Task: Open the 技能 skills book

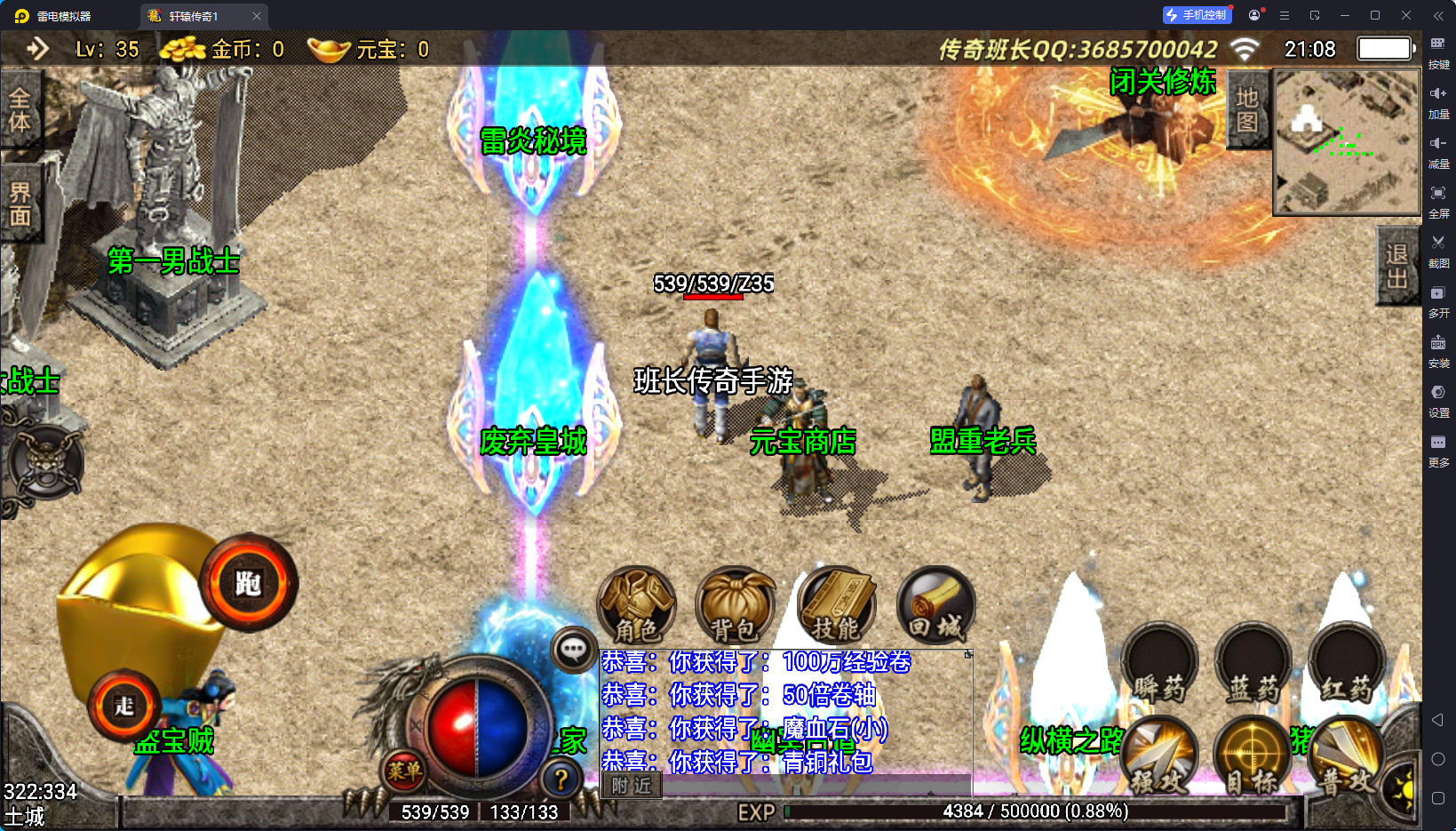Action: point(836,606)
